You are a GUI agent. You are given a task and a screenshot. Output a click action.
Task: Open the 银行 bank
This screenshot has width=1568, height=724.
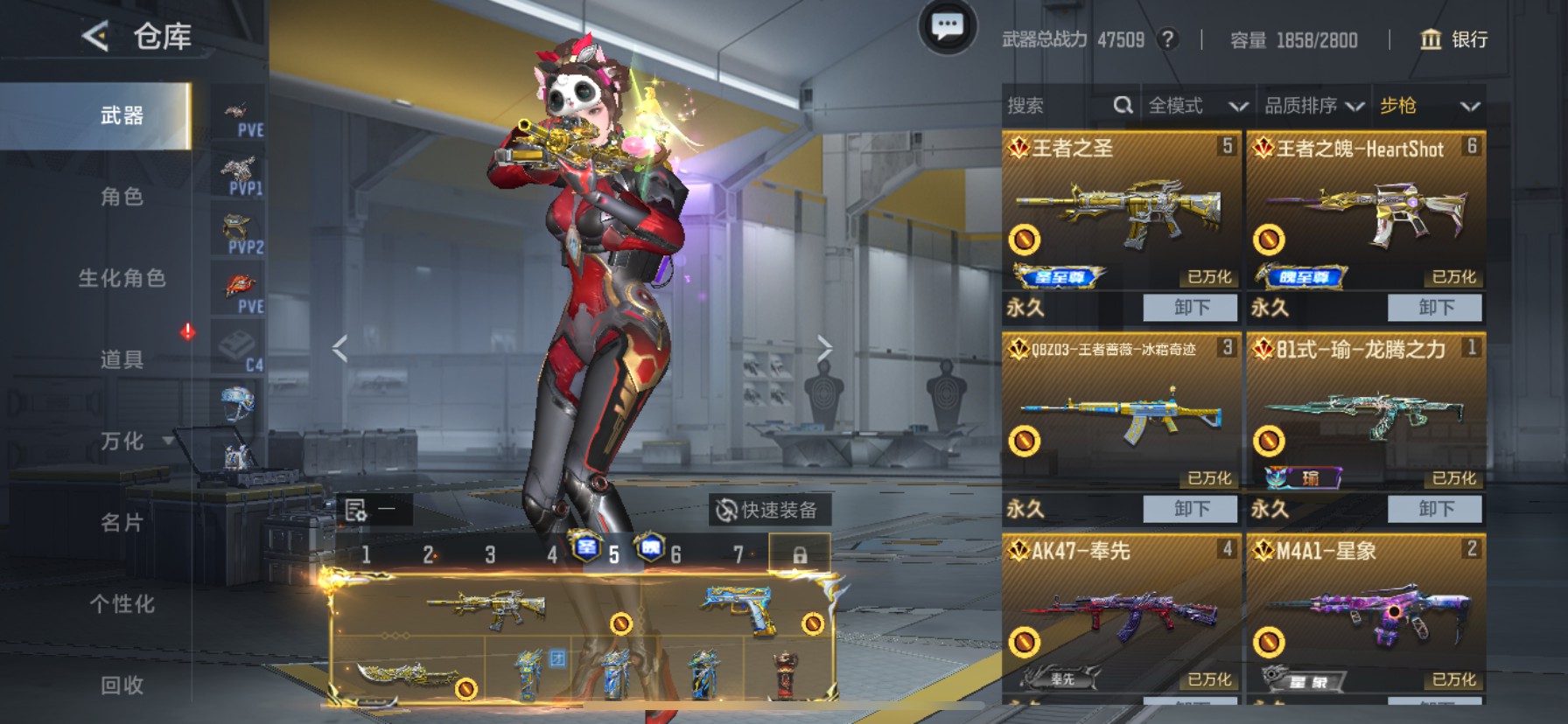click(x=1453, y=39)
